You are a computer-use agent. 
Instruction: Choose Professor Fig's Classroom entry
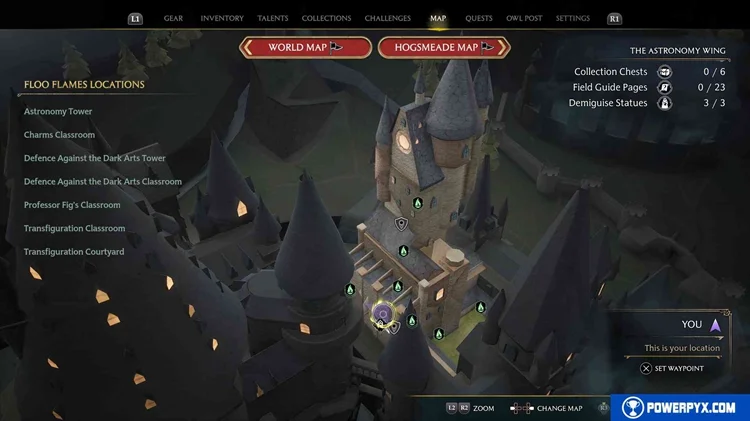[x=72, y=205]
